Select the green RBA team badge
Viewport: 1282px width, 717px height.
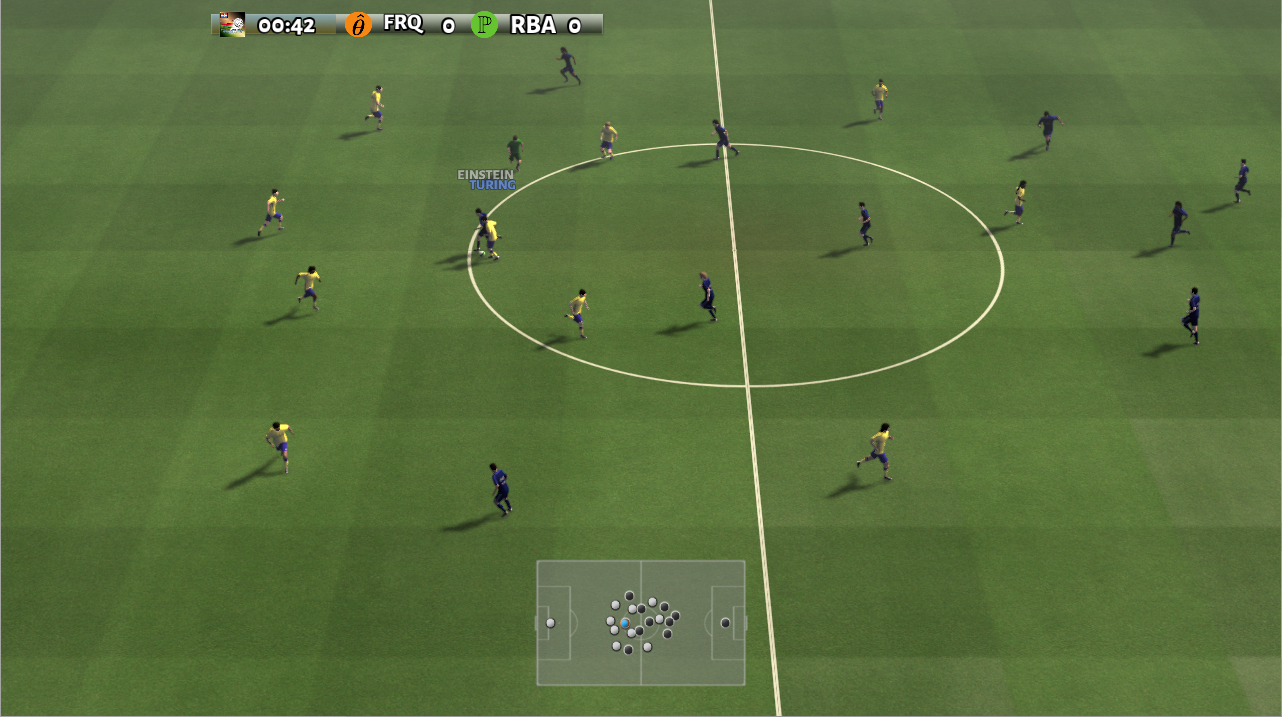point(485,25)
